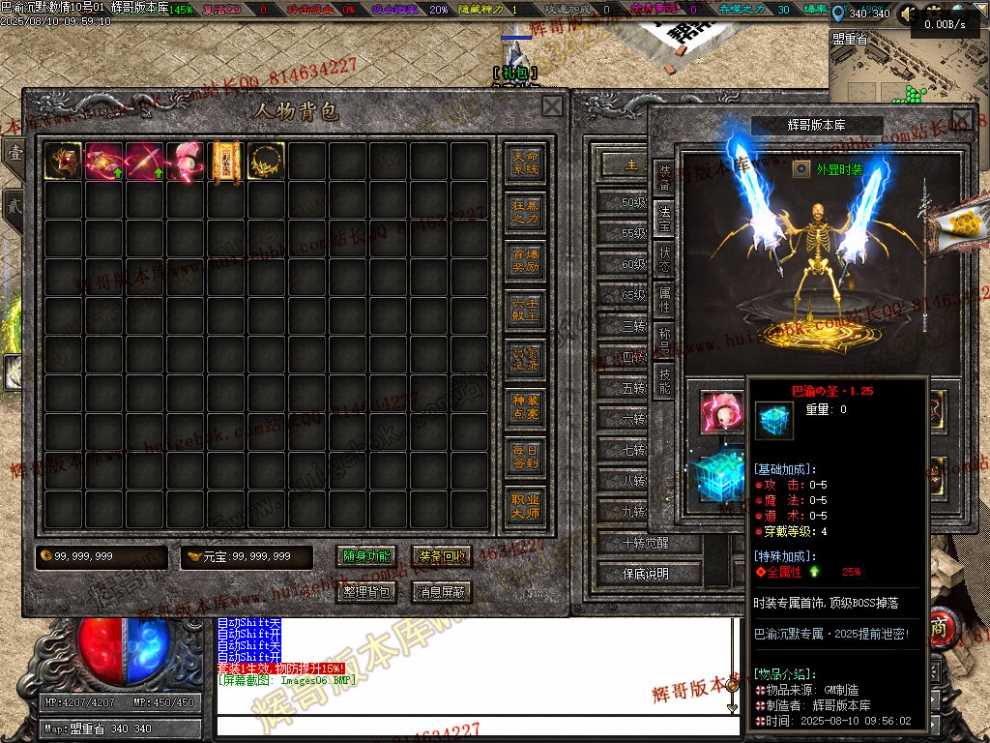Screen dimensions: 990x743
Task: Open the 每日签到 daily sign-in
Action: pos(525,451)
